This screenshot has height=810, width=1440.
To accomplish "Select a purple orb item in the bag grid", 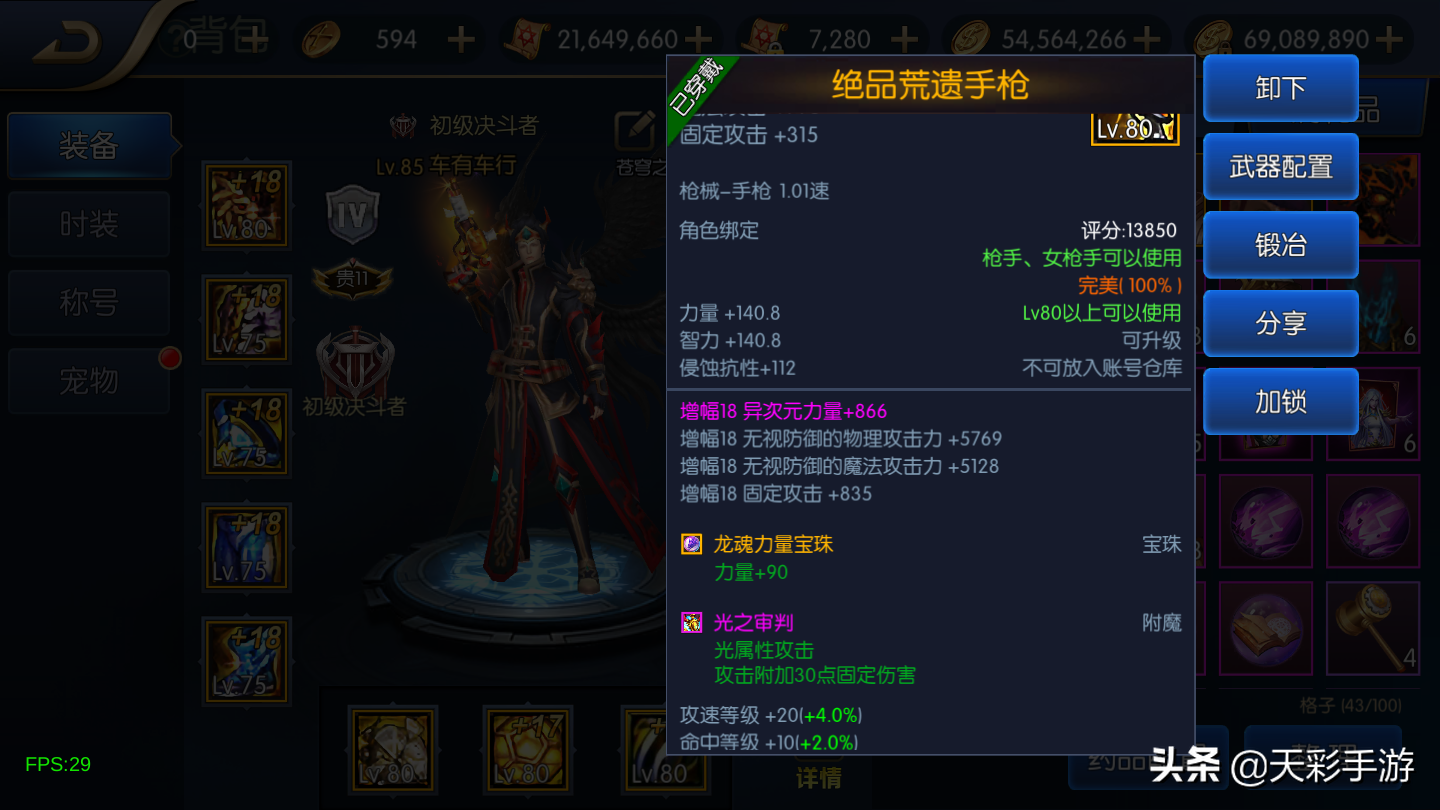I will pyautogui.click(x=1265, y=519).
